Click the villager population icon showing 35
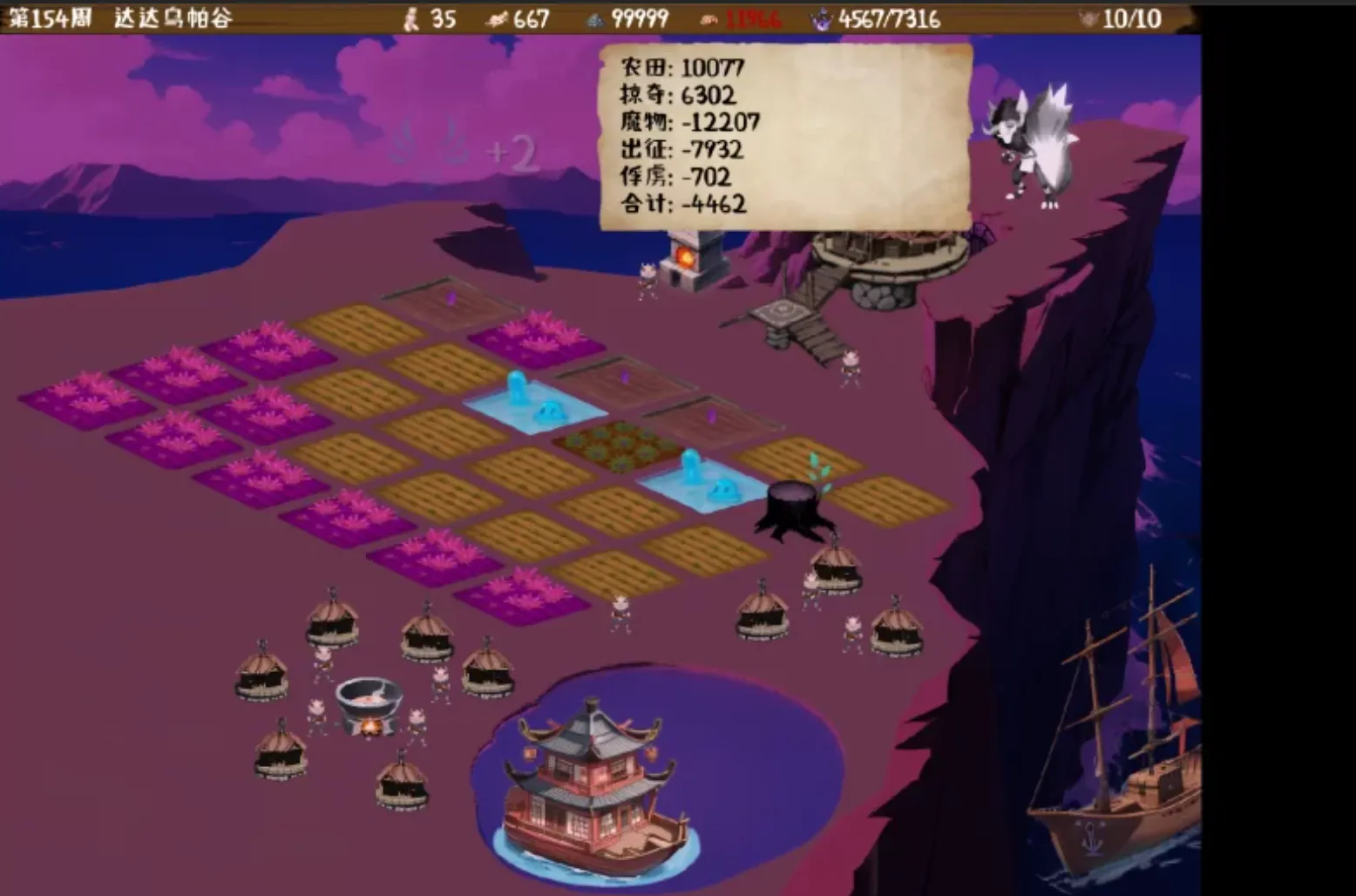Screen dimensions: 1356x896 click(410, 18)
